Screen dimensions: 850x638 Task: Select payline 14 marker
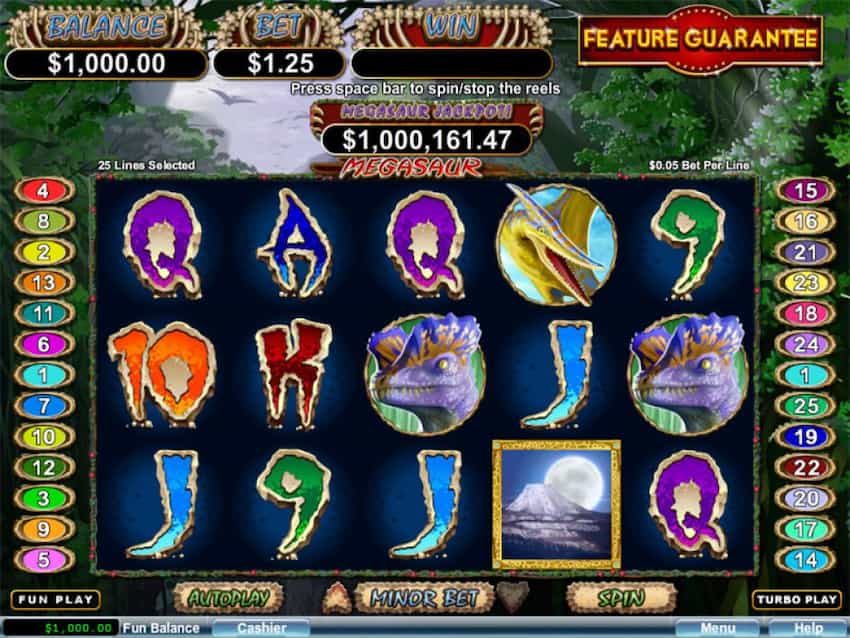click(805, 559)
